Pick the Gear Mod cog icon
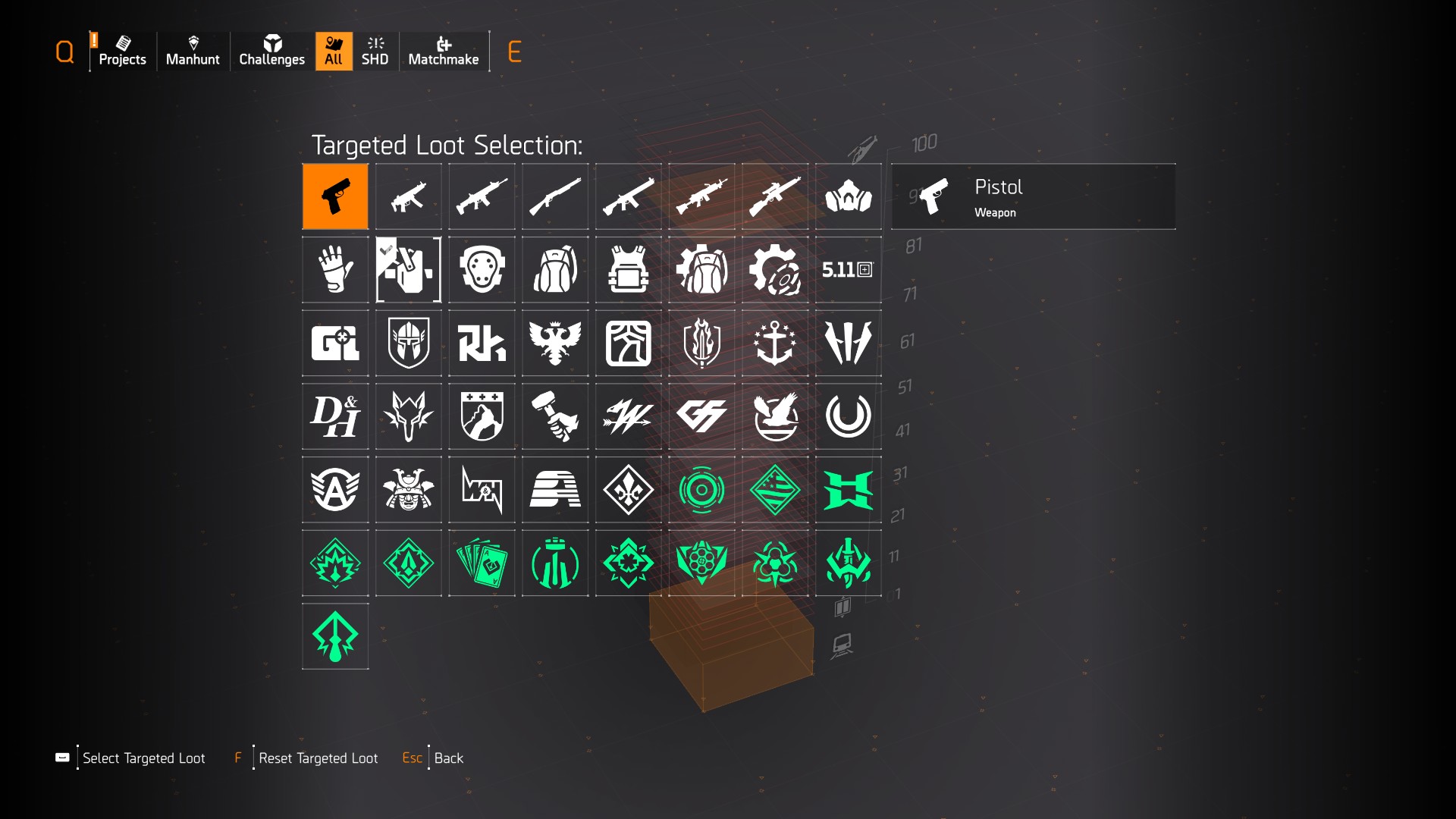Image resolution: width=1456 pixels, height=819 pixels. pos(775,269)
